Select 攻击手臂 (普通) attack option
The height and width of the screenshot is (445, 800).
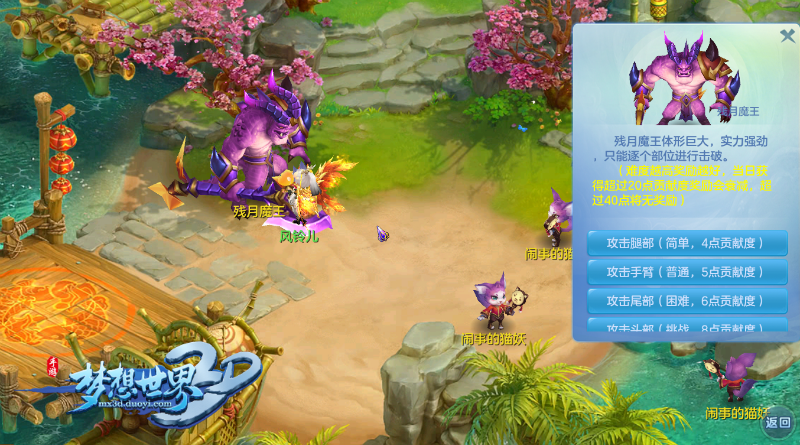tap(687, 272)
